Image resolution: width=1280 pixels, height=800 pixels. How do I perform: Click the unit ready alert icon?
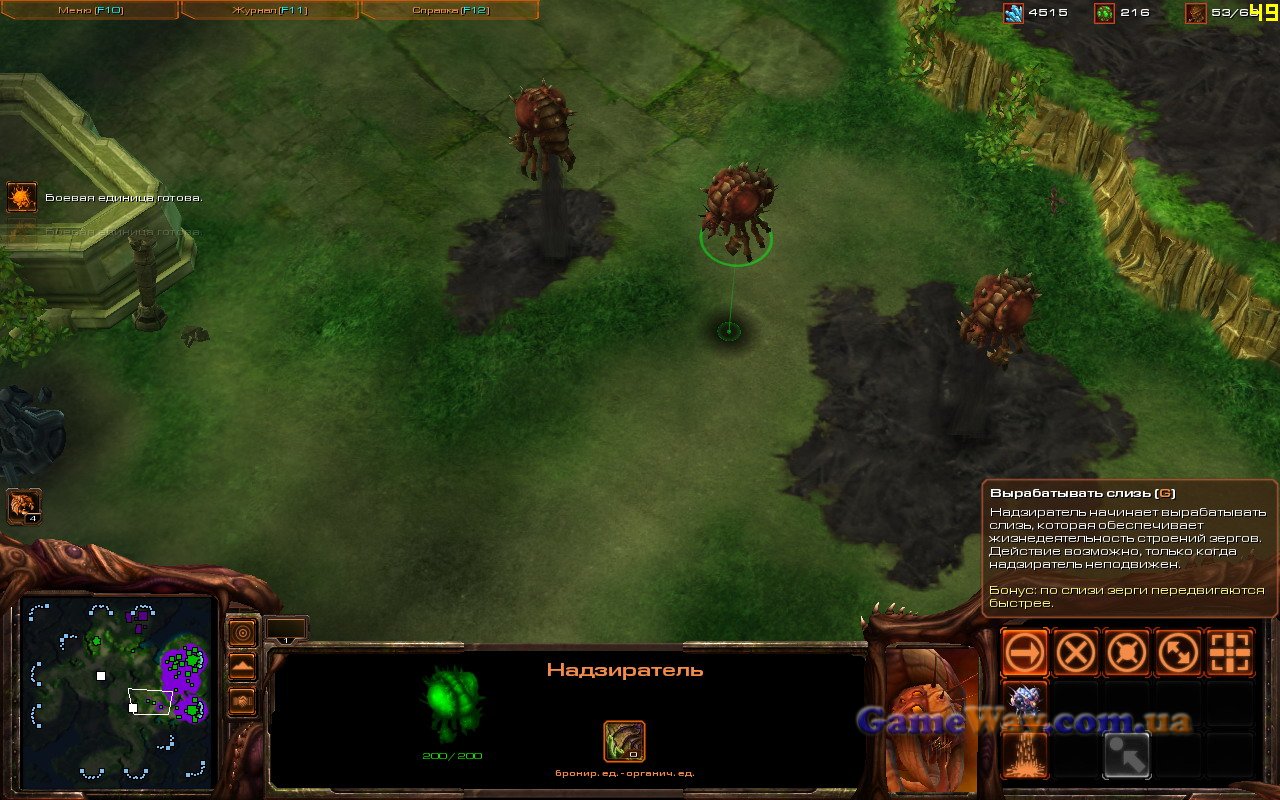coord(21,197)
